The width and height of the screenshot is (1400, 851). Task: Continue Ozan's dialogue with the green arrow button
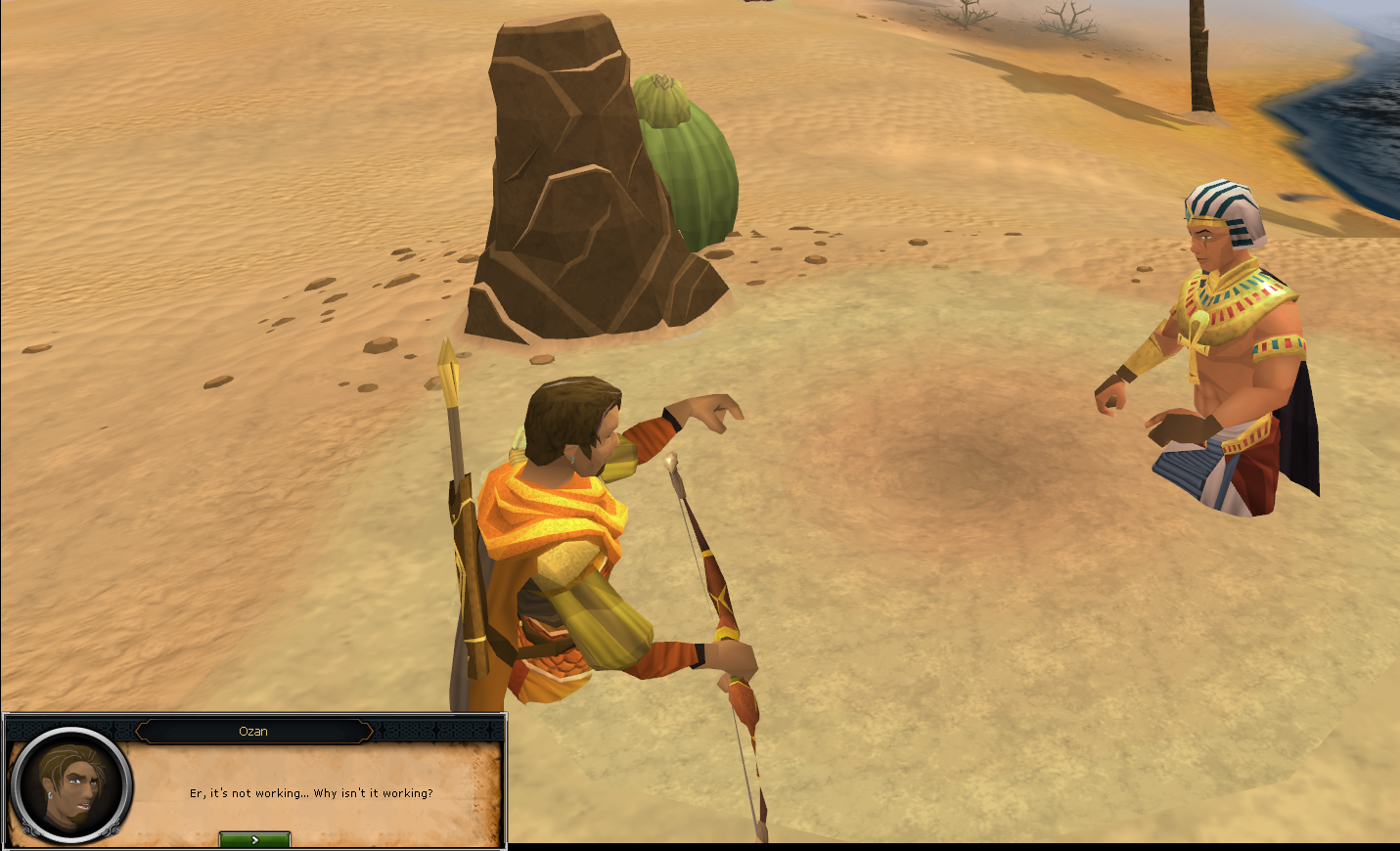(x=254, y=839)
